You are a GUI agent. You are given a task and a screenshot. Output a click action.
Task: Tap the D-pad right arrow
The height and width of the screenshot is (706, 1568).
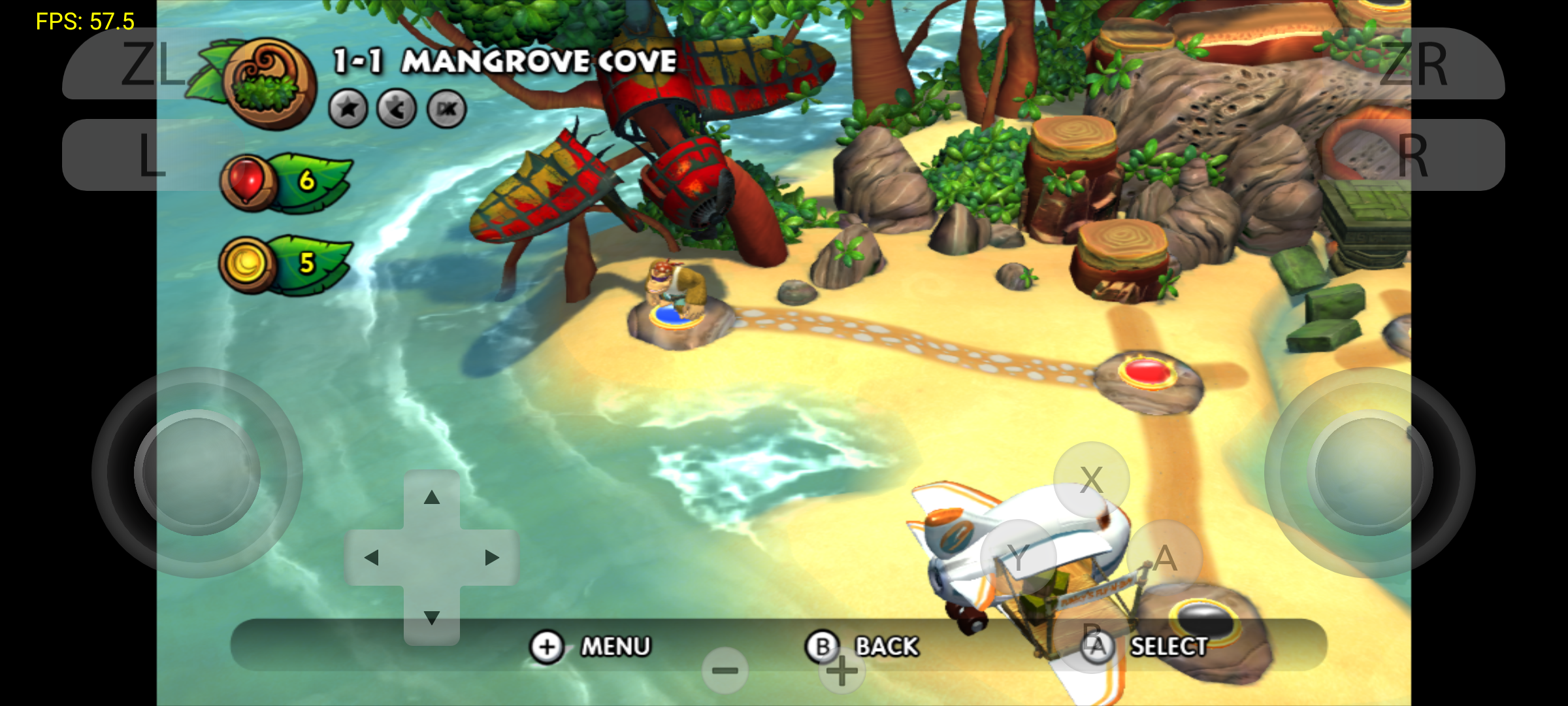pos(491,558)
